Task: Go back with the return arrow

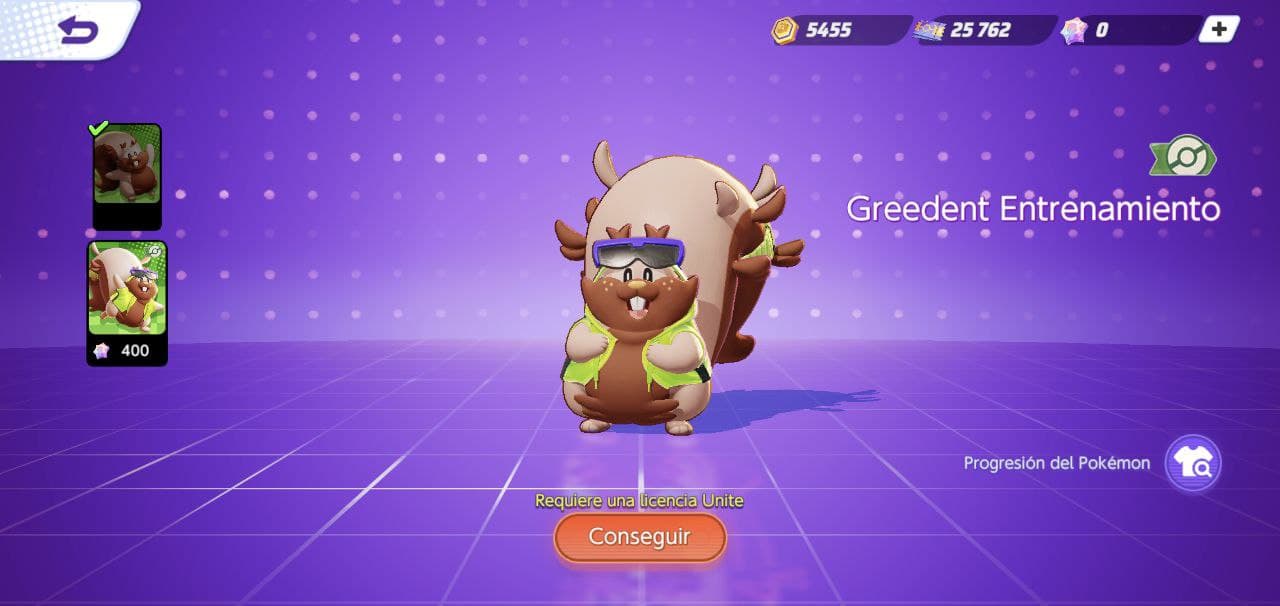Action: tap(78, 29)
